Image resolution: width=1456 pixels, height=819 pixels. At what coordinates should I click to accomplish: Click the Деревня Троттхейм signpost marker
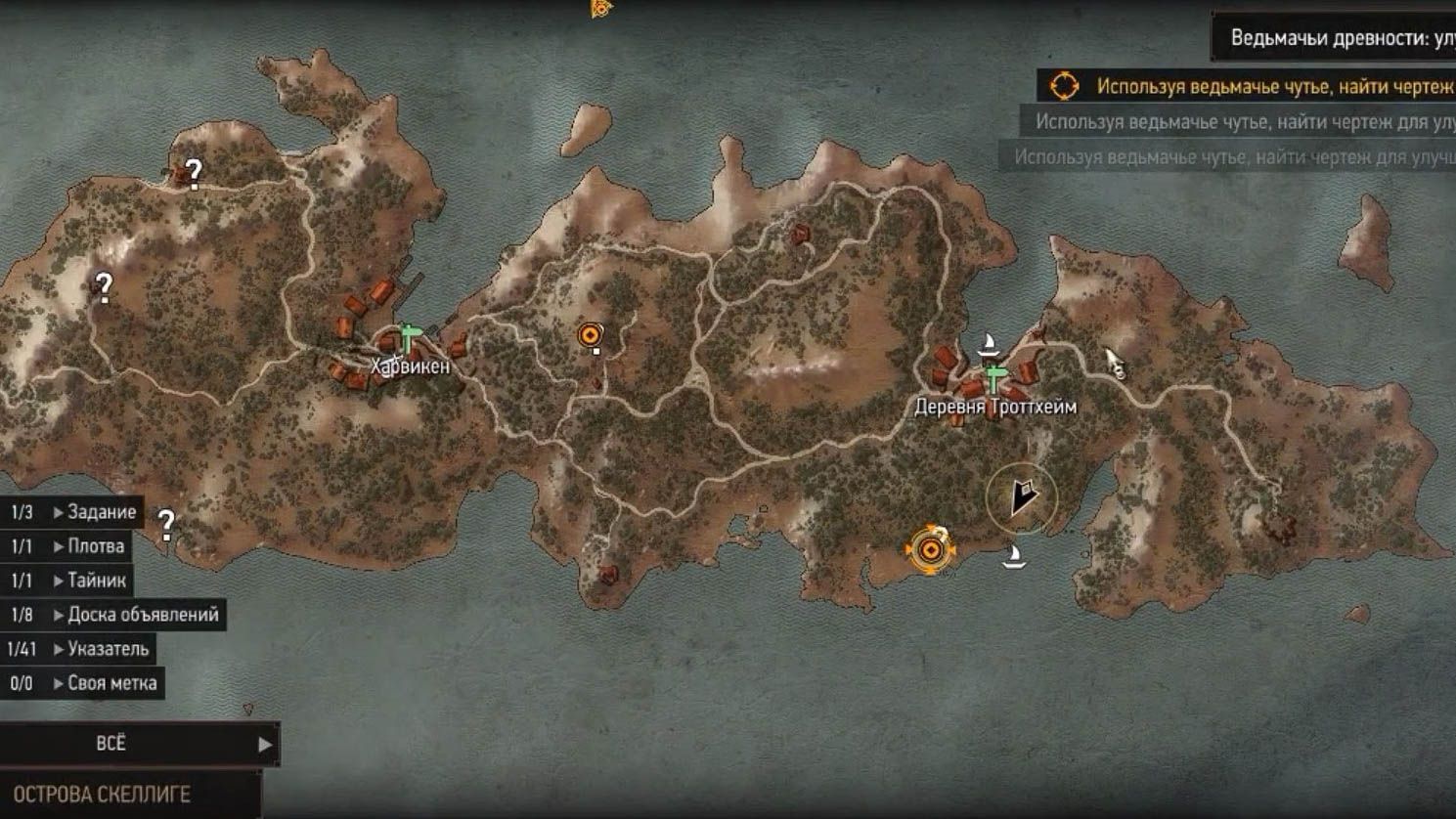(x=994, y=379)
